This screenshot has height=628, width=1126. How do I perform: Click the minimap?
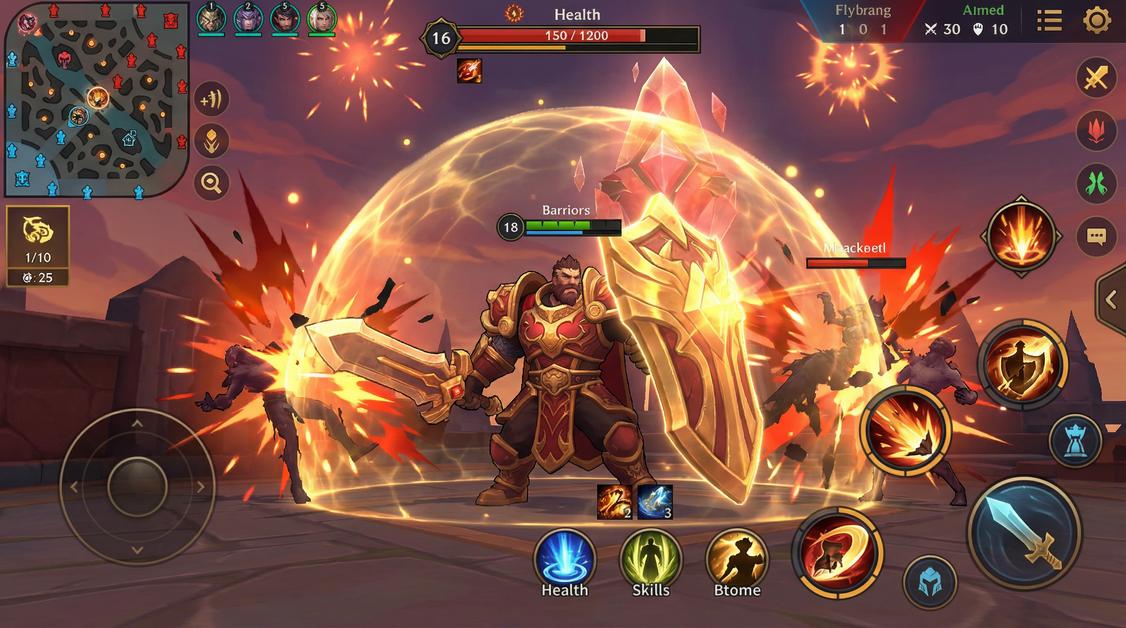(x=96, y=98)
